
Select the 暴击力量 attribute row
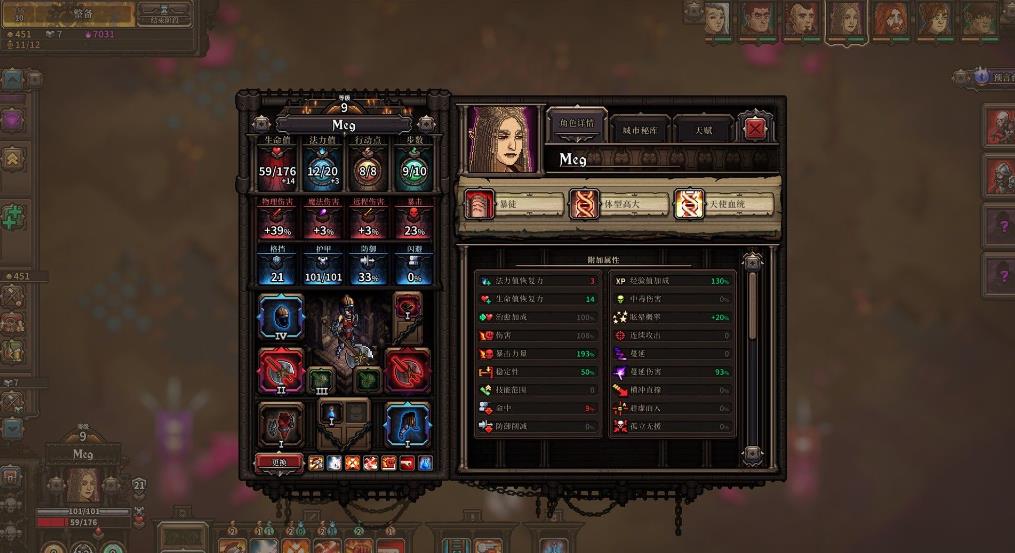538,354
